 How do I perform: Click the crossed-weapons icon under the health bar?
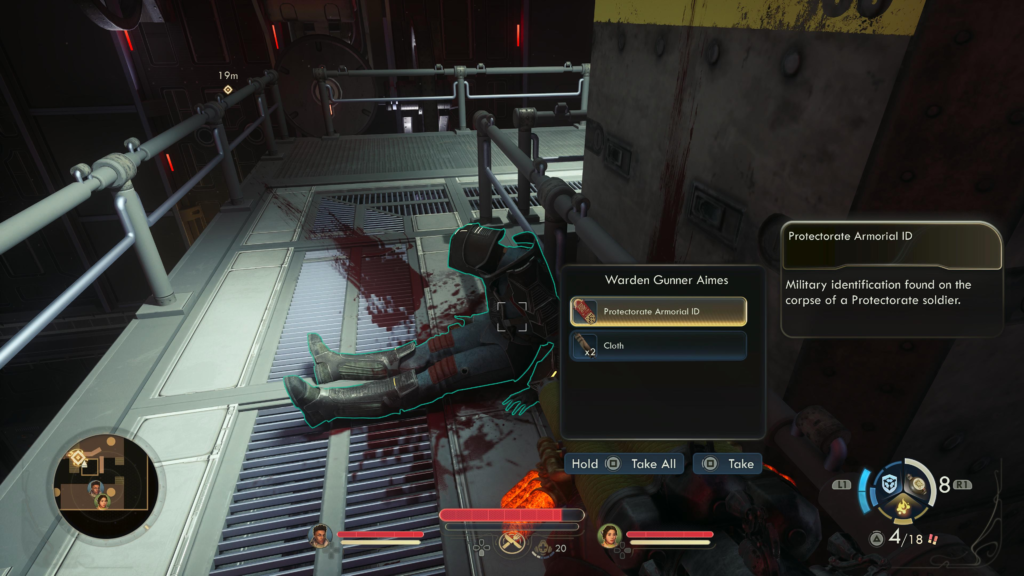(512, 543)
